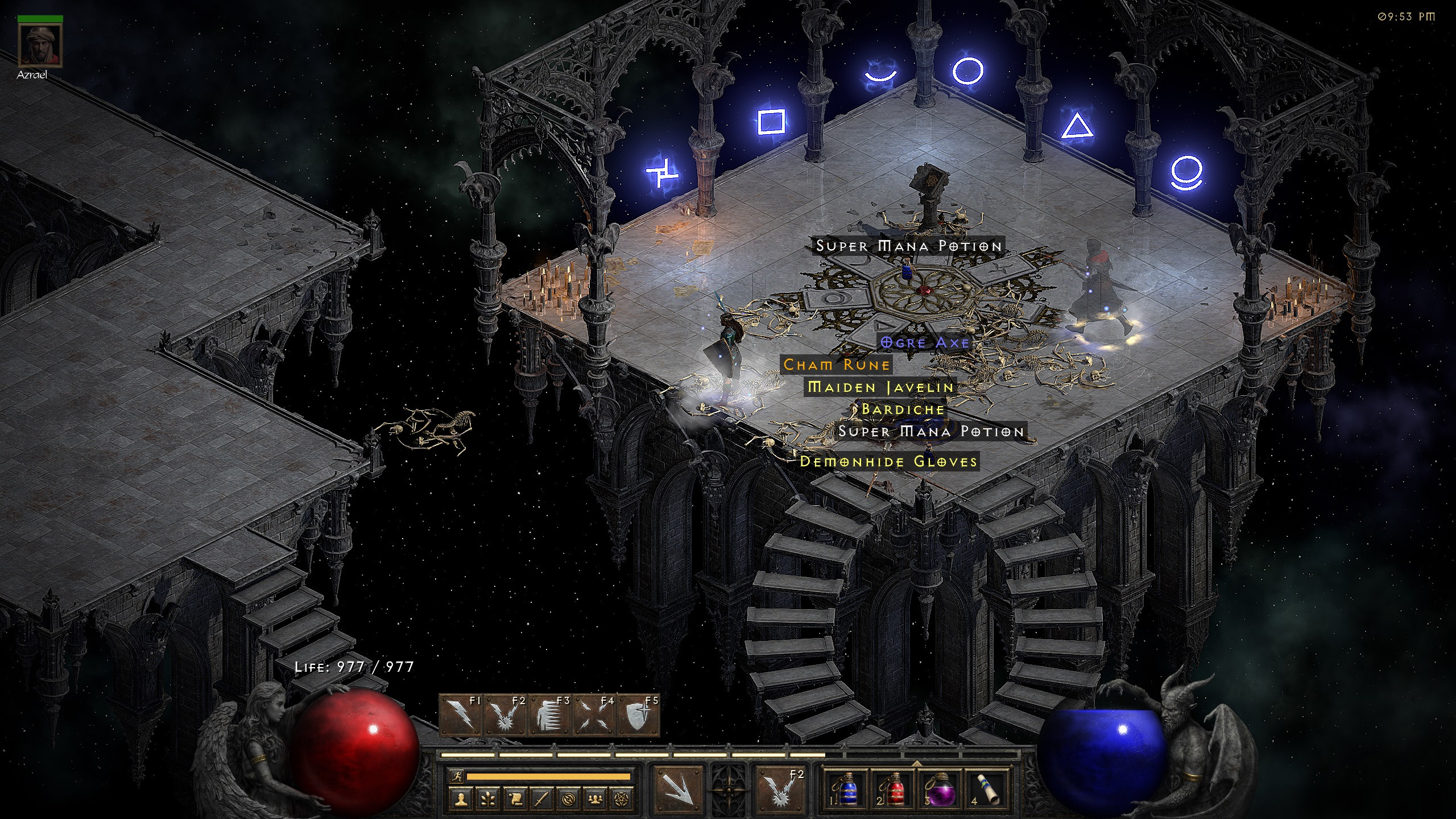Use the scroll in belt slot four
Viewport: 1456px width, 819px height.
[988, 788]
